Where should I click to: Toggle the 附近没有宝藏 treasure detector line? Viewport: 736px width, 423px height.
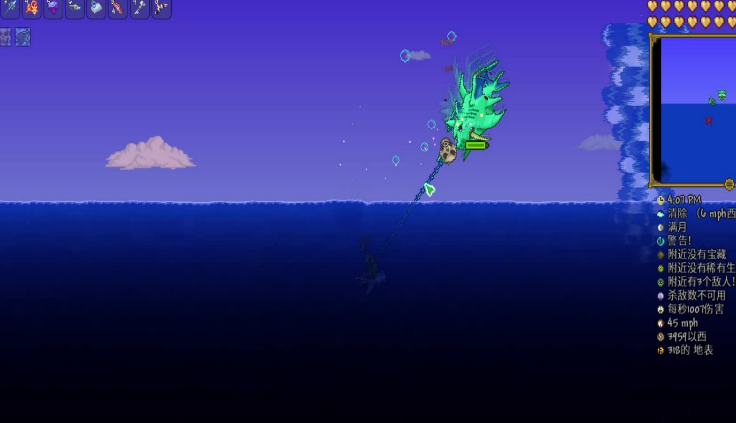[x=696, y=254]
